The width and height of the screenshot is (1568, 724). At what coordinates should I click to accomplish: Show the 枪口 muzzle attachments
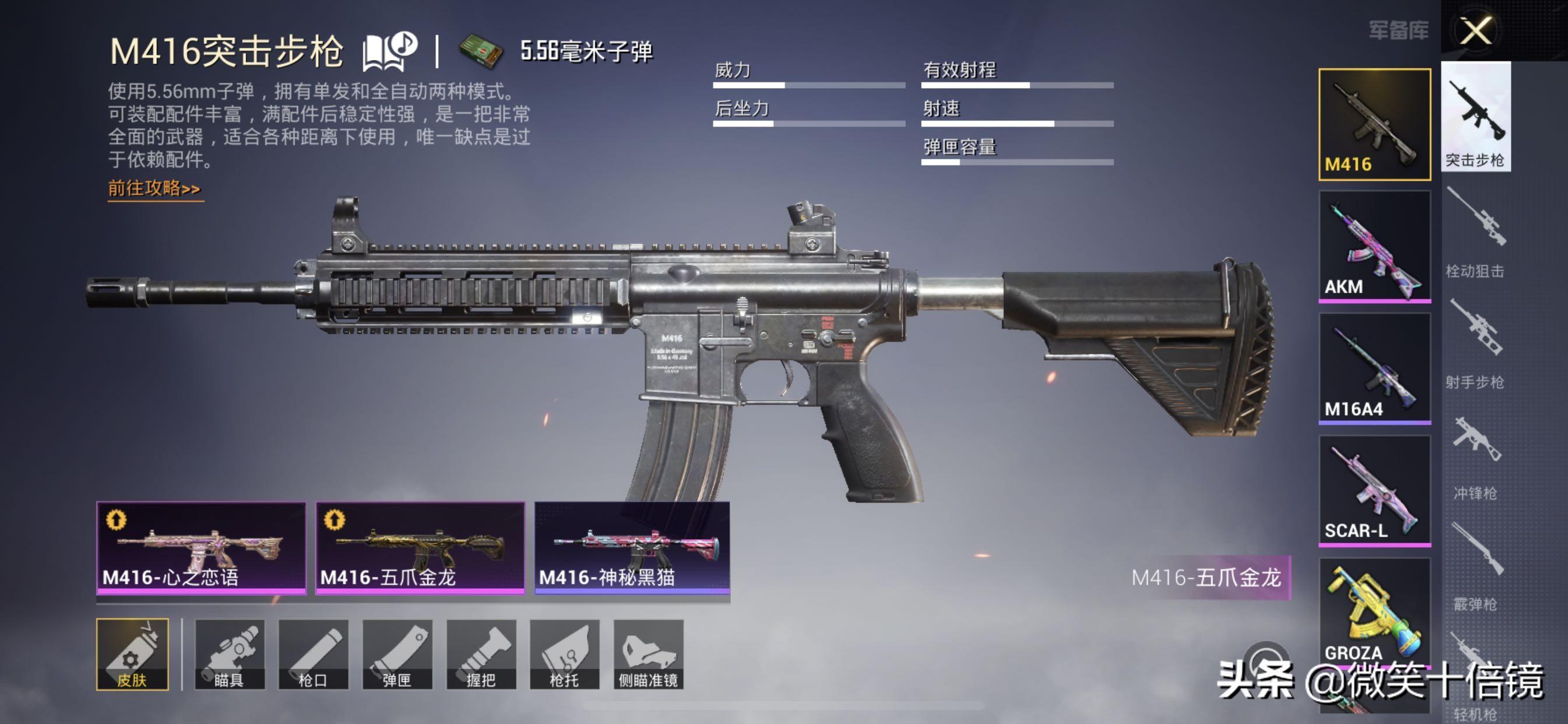click(x=313, y=654)
